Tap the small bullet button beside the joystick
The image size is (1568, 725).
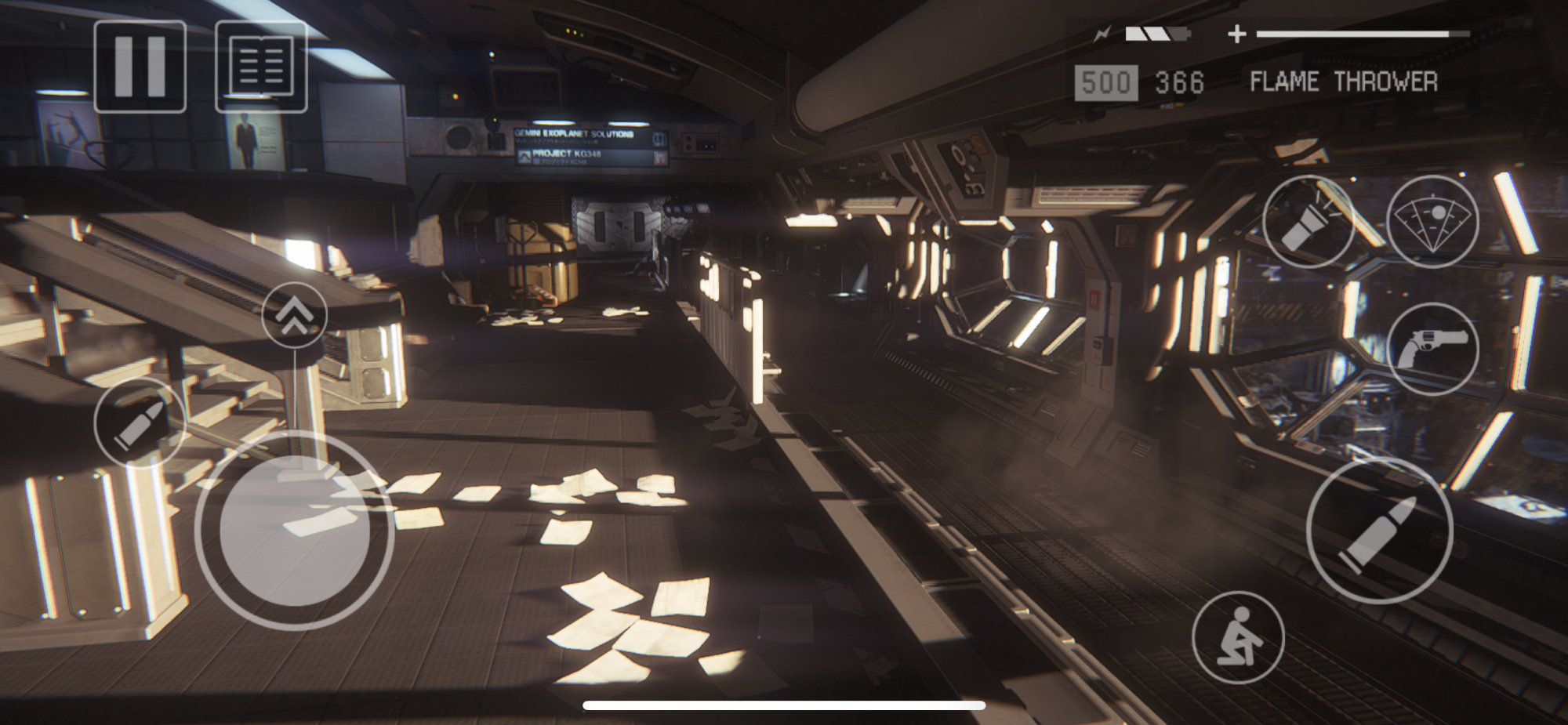click(x=140, y=422)
